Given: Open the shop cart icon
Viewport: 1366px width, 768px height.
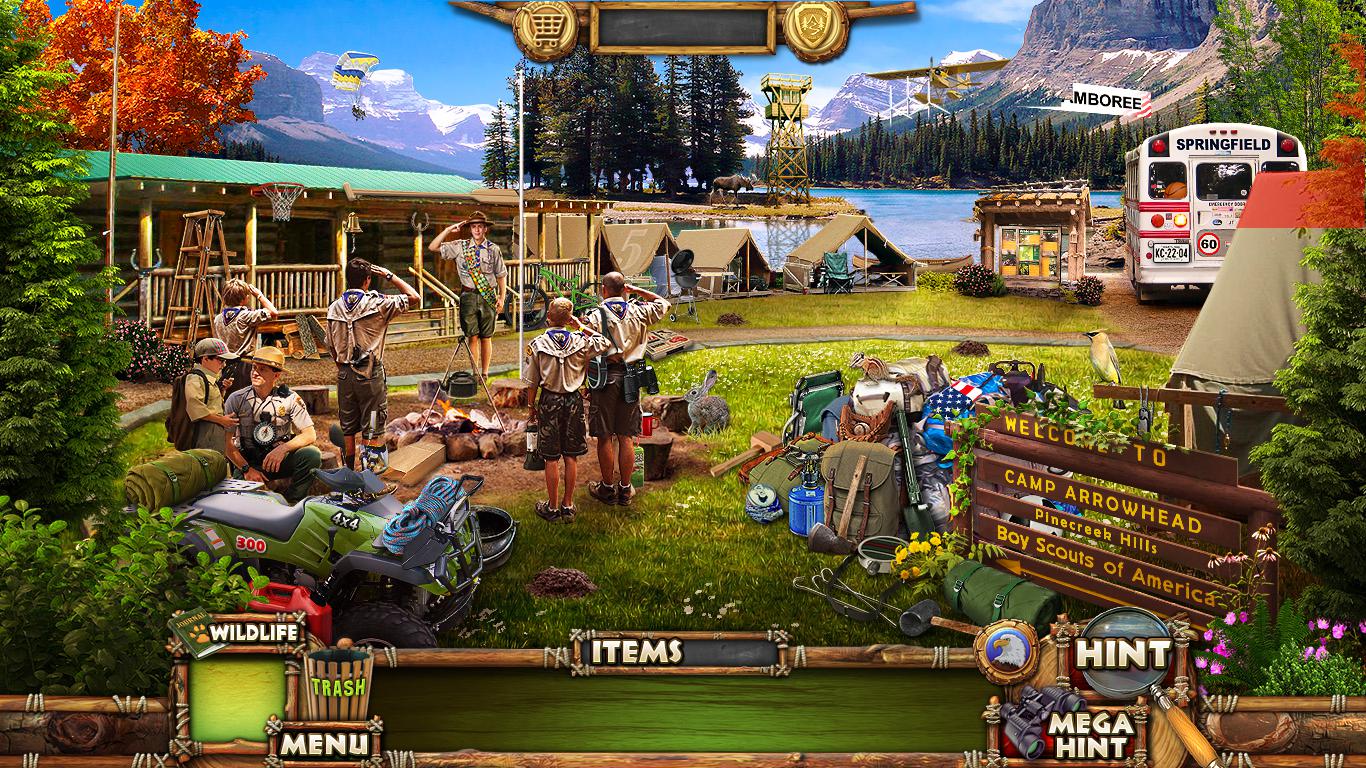Looking at the screenshot, I should [x=545, y=30].
